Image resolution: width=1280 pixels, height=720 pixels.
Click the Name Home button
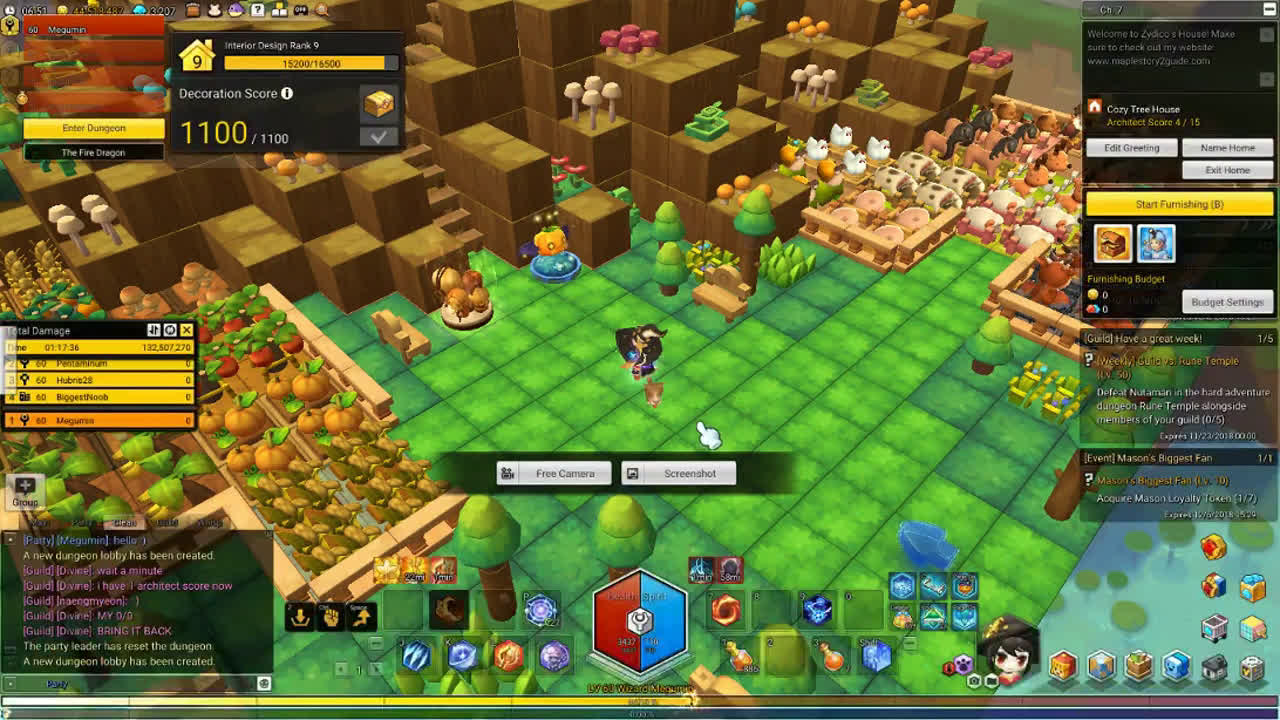[x=1227, y=148]
